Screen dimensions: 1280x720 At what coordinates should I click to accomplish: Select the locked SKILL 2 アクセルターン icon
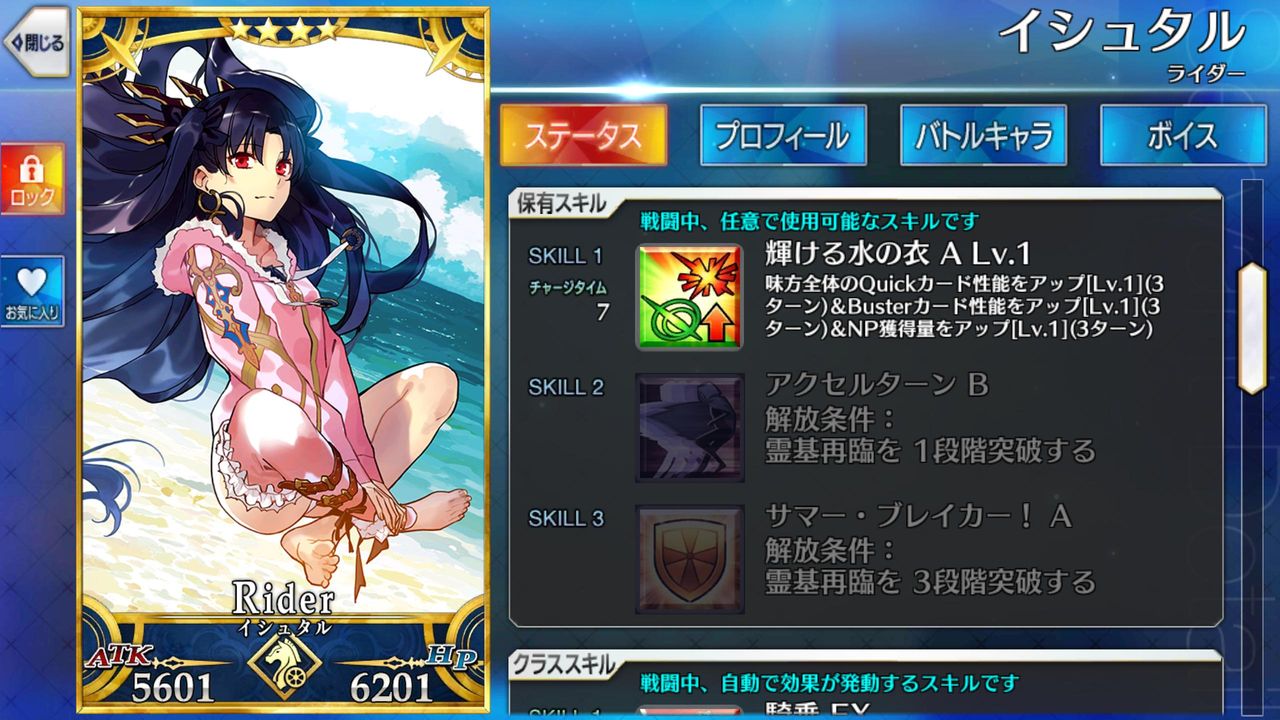click(x=690, y=428)
